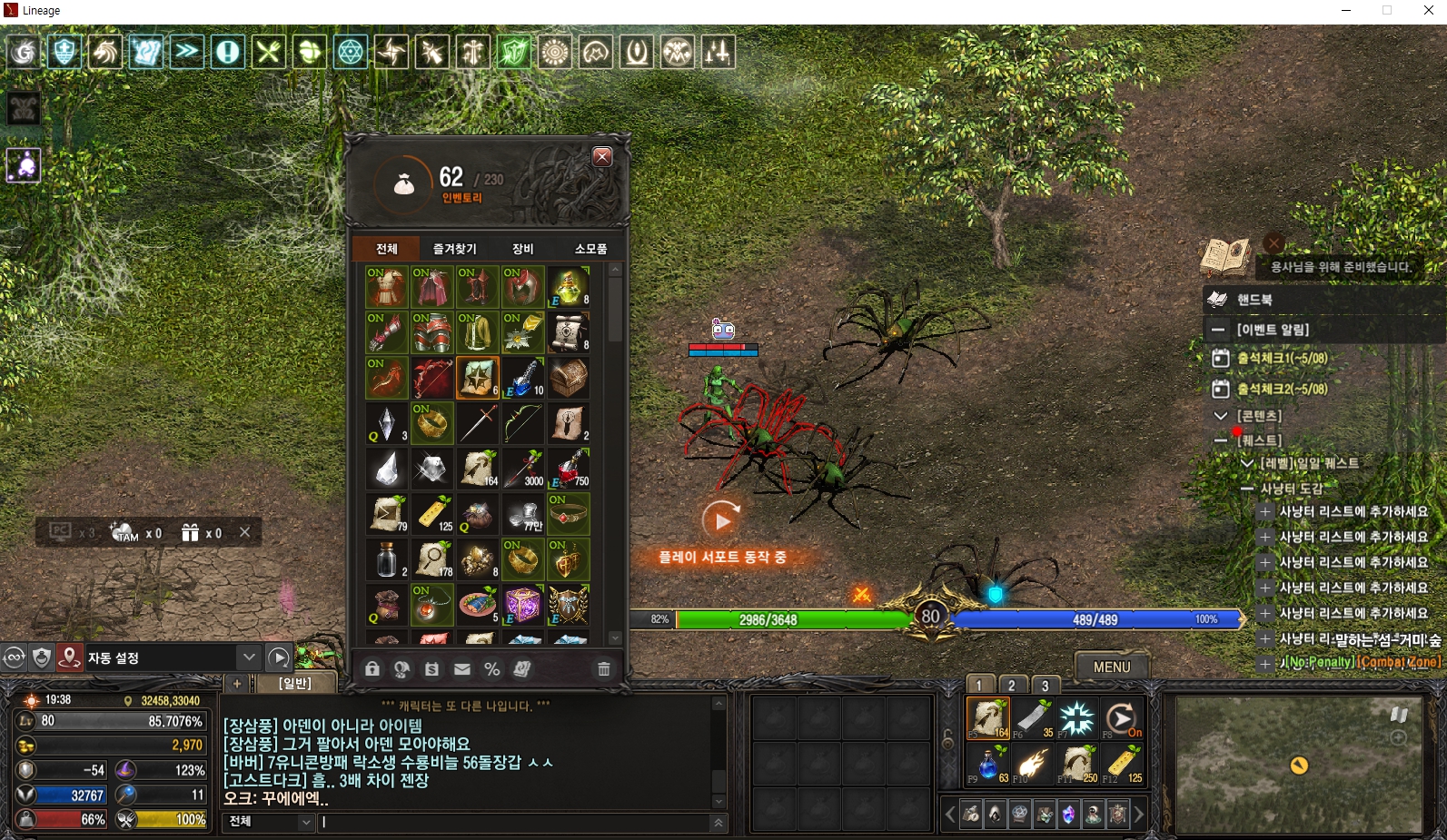Switch to the 장비 tab in the inventory
The width and height of the screenshot is (1447, 840).
tap(522, 247)
